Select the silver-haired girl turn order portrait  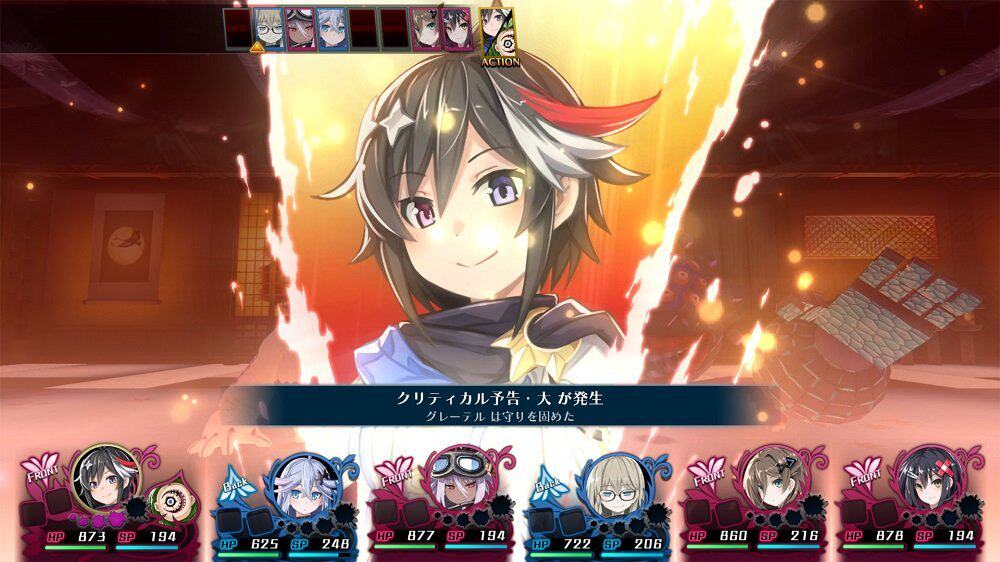(331, 28)
